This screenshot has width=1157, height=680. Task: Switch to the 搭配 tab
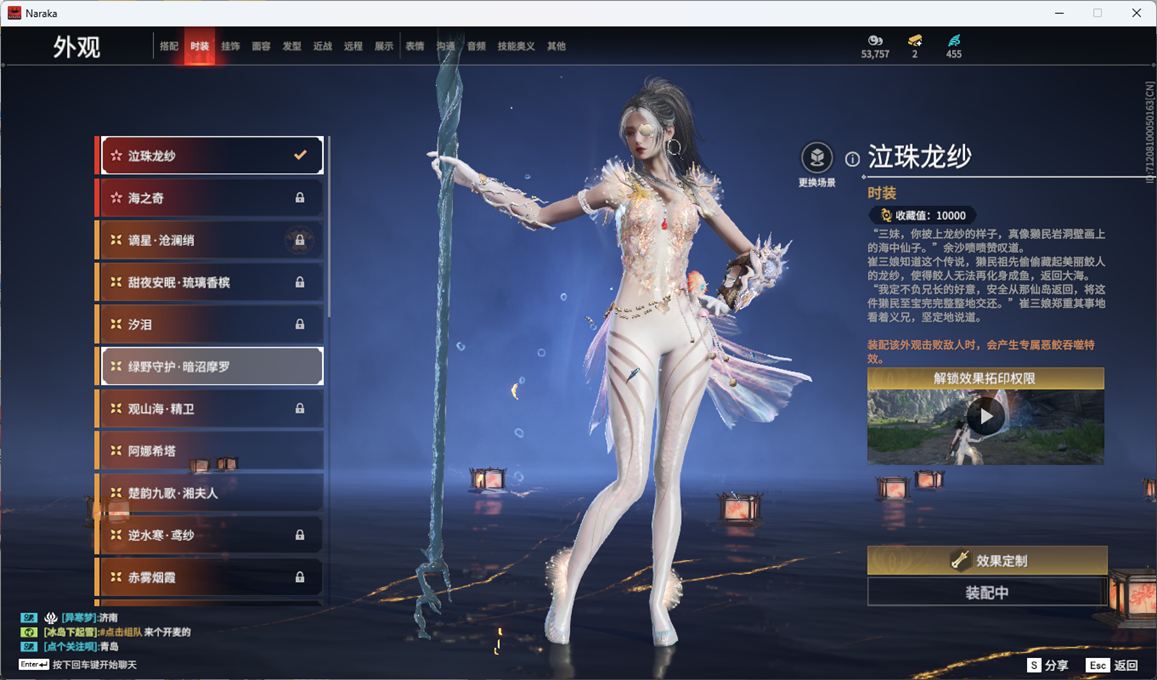coord(169,47)
